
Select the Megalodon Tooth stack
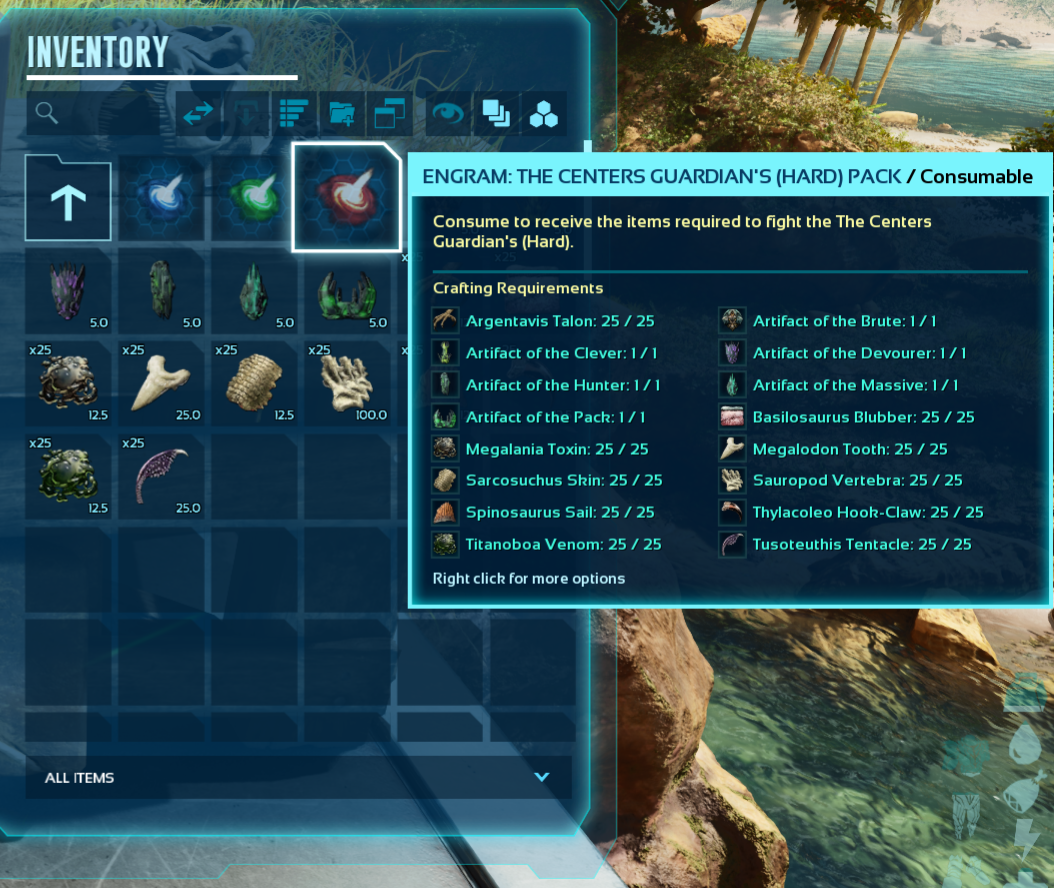161,383
